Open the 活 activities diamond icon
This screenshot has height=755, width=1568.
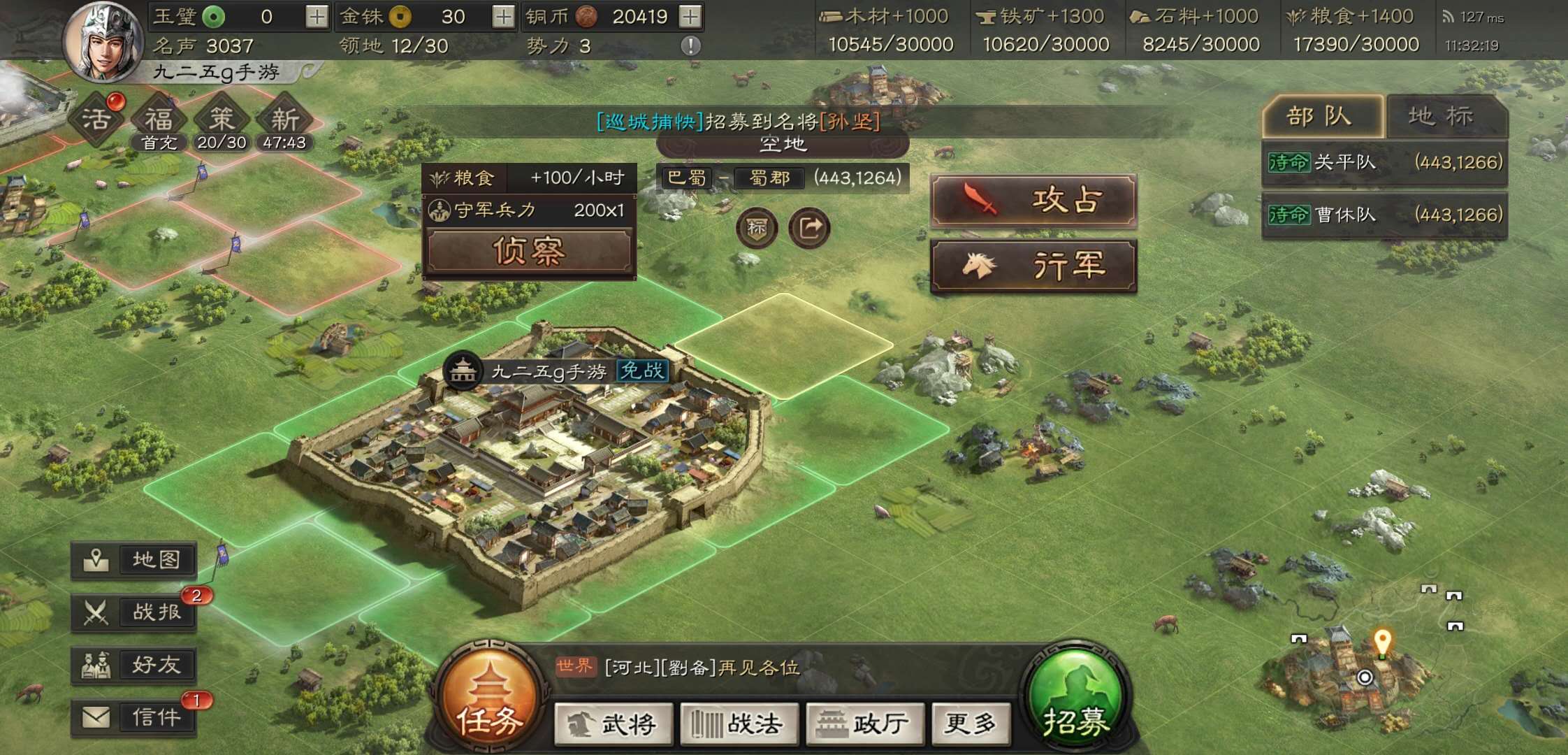click(98, 118)
